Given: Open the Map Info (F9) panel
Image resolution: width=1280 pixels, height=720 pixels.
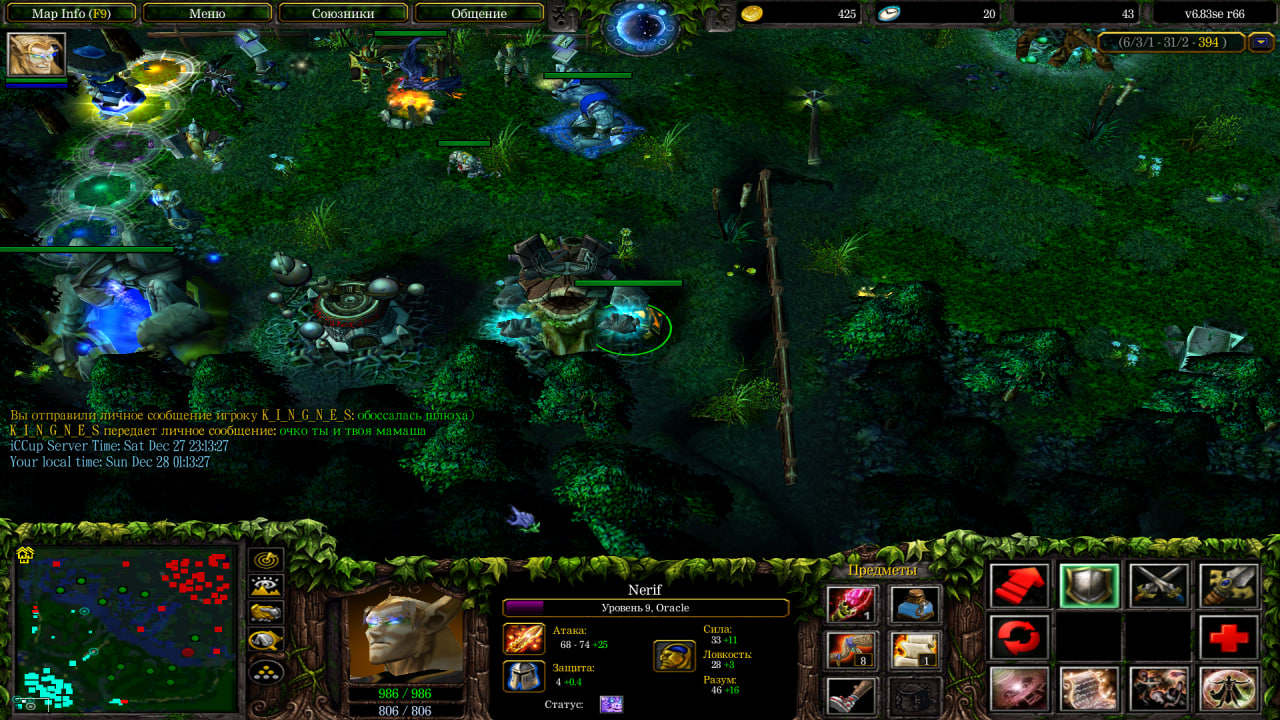Looking at the screenshot, I should coord(70,14).
